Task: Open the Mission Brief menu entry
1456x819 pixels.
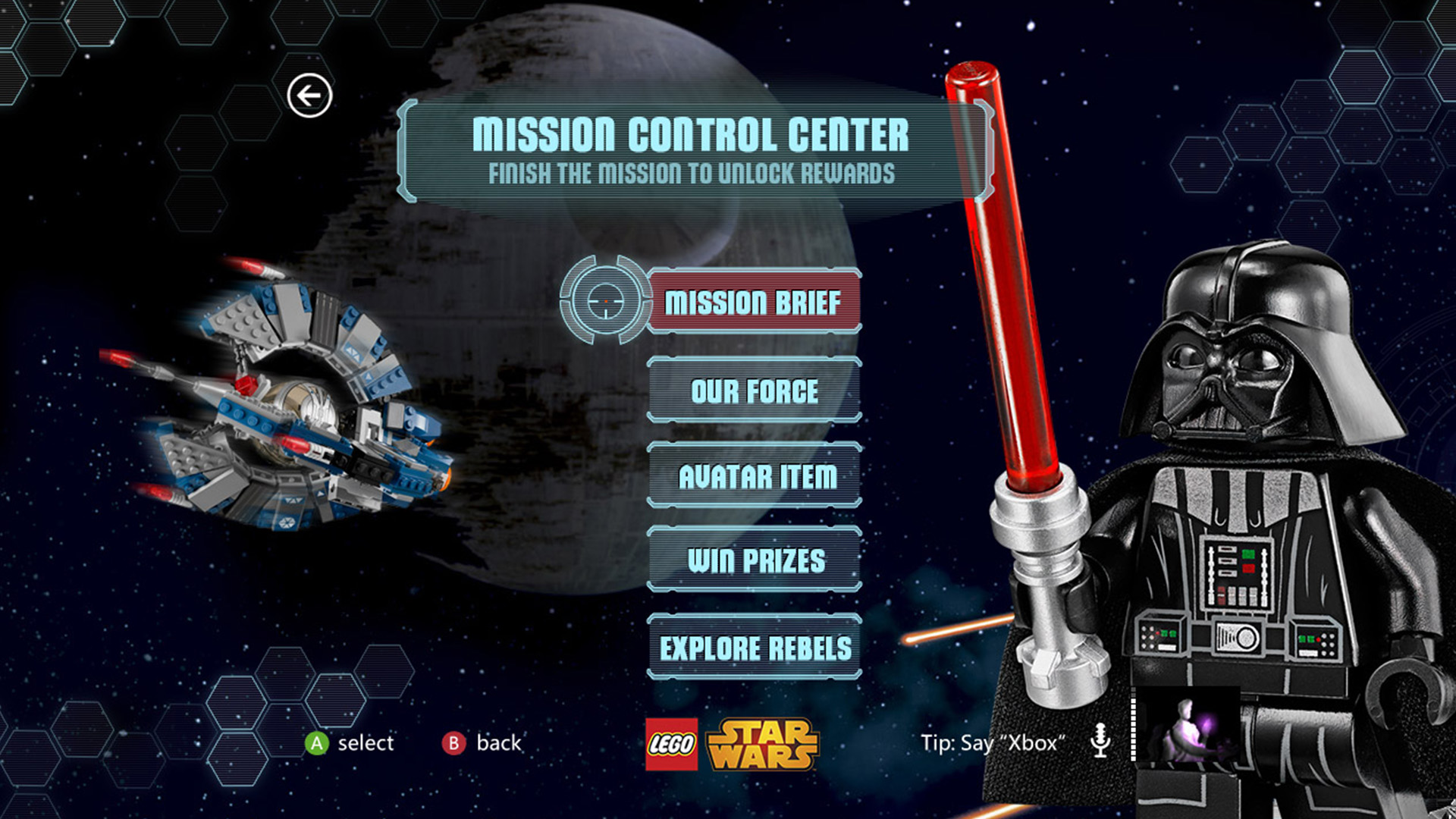Action: 754,302
